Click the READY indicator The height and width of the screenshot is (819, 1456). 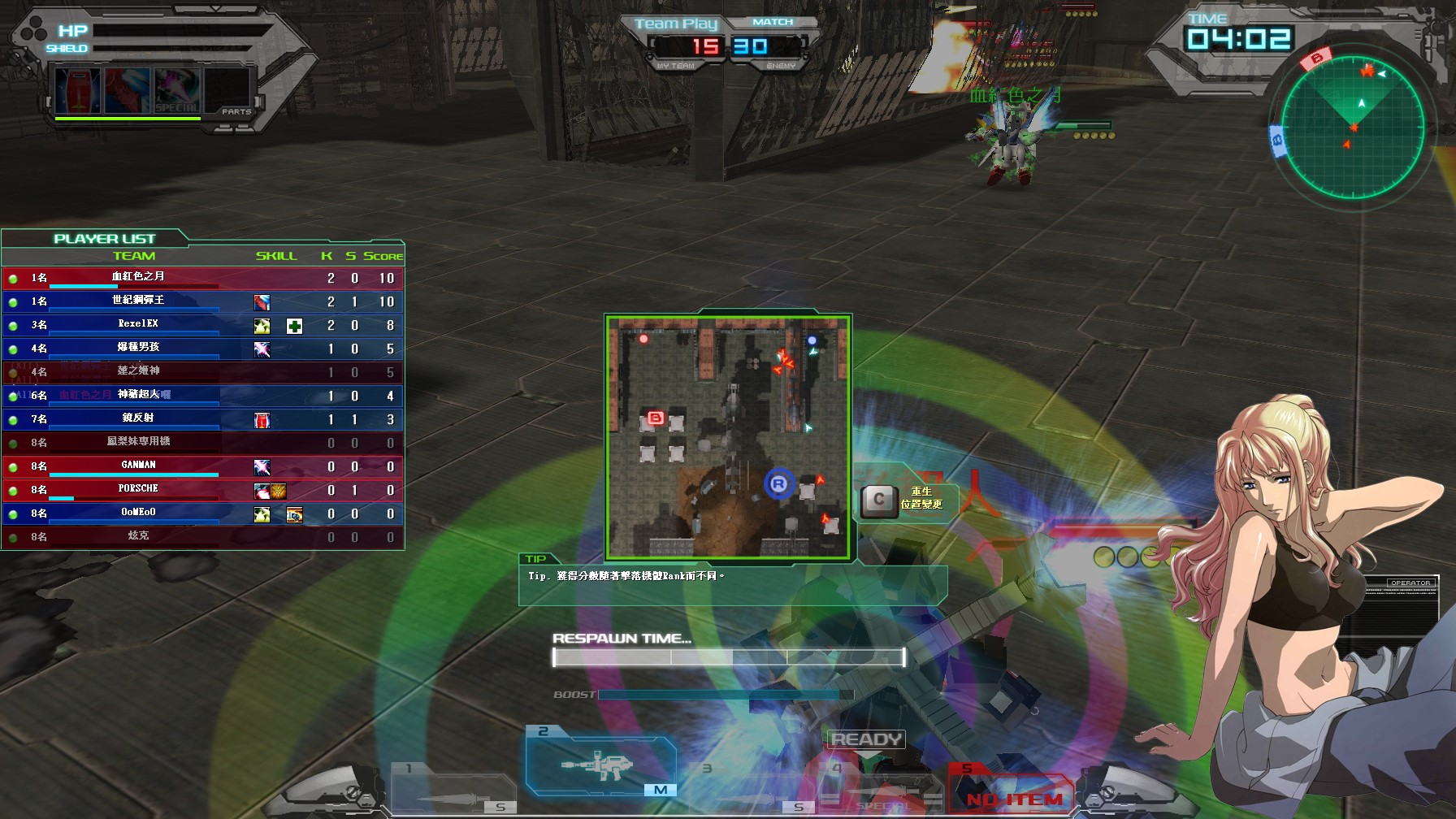865,739
